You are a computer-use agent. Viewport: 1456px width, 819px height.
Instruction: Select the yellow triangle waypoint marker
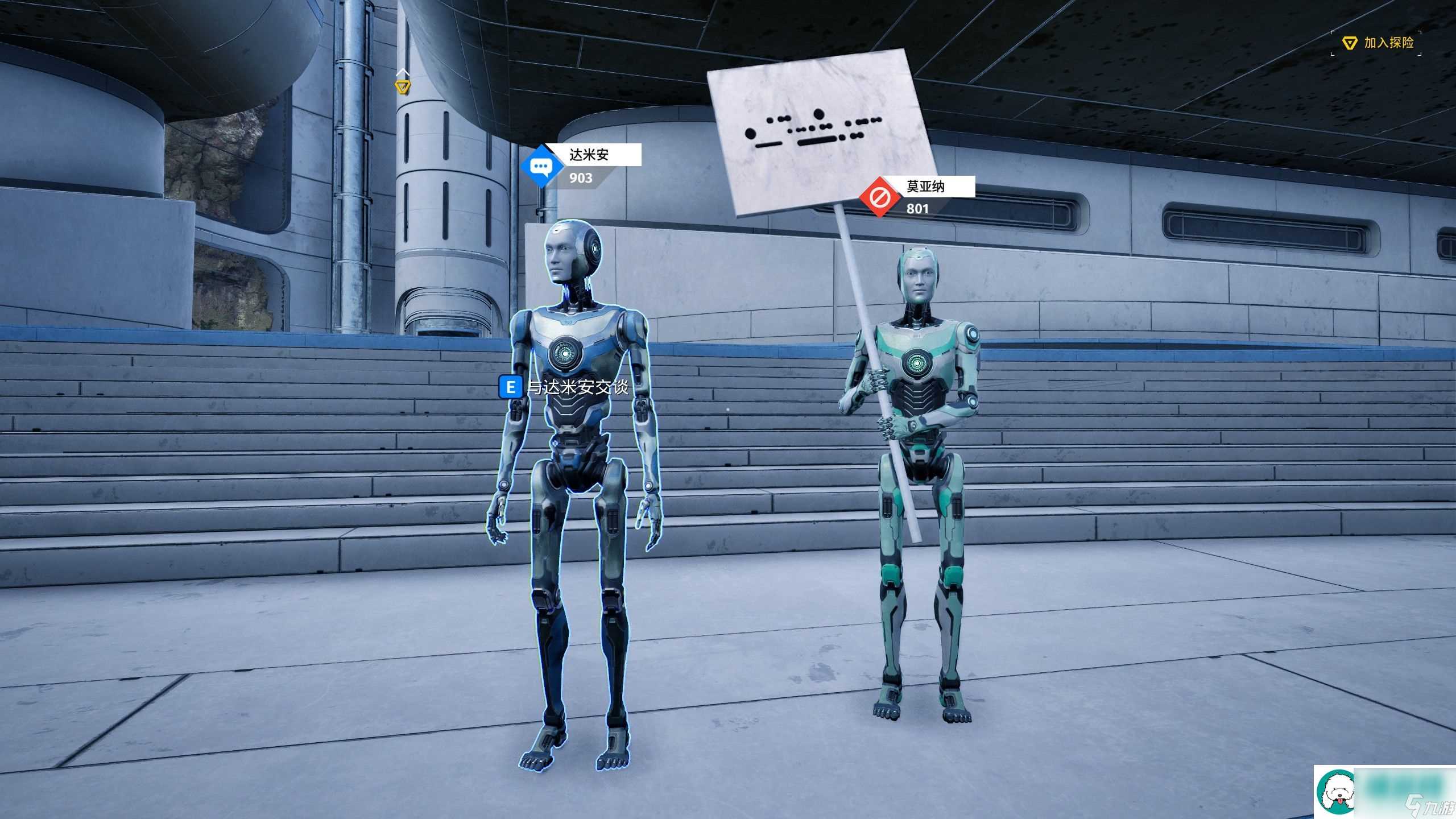[403, 87]
